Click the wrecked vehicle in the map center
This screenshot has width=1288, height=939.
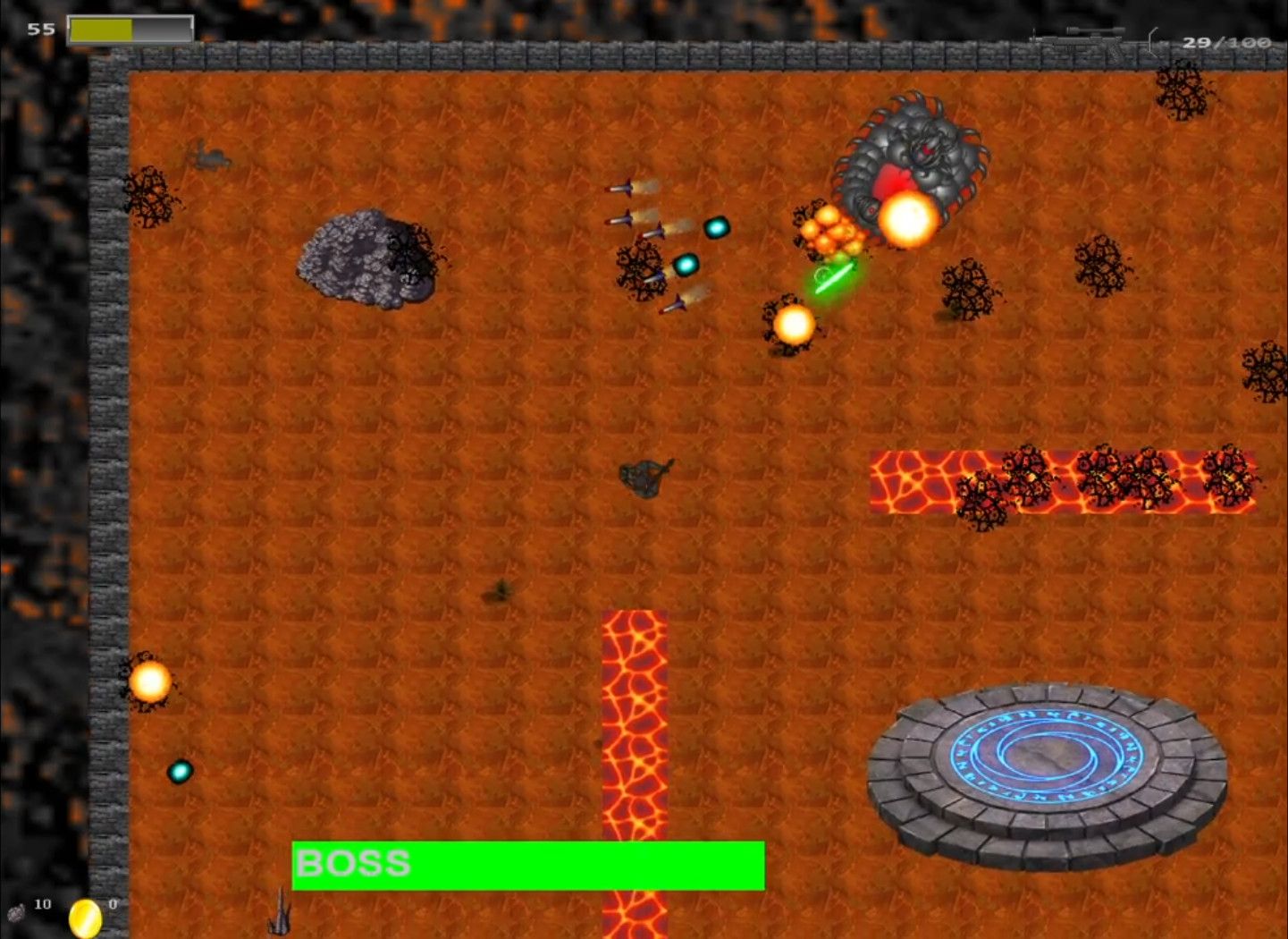click(645, 478)
